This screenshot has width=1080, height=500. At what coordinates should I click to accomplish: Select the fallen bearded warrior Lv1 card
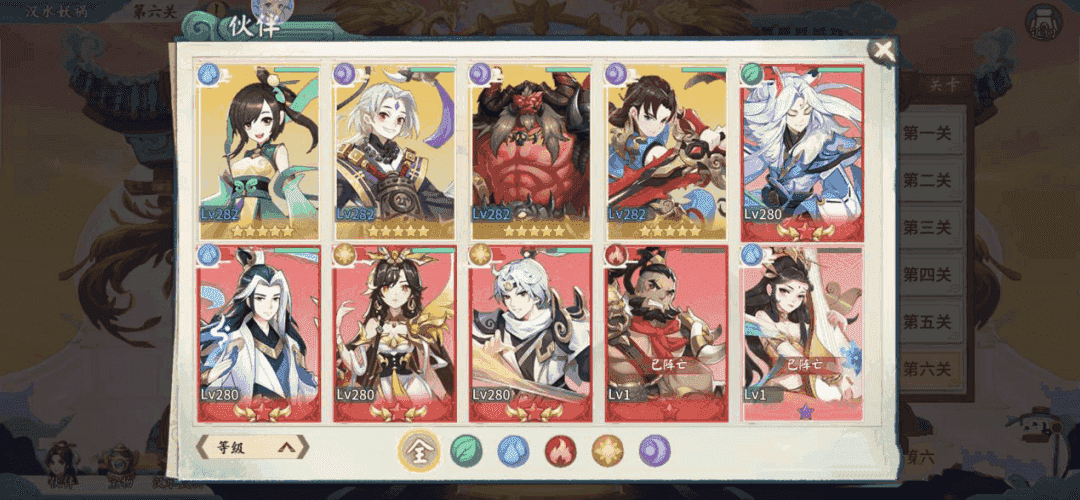666,332
